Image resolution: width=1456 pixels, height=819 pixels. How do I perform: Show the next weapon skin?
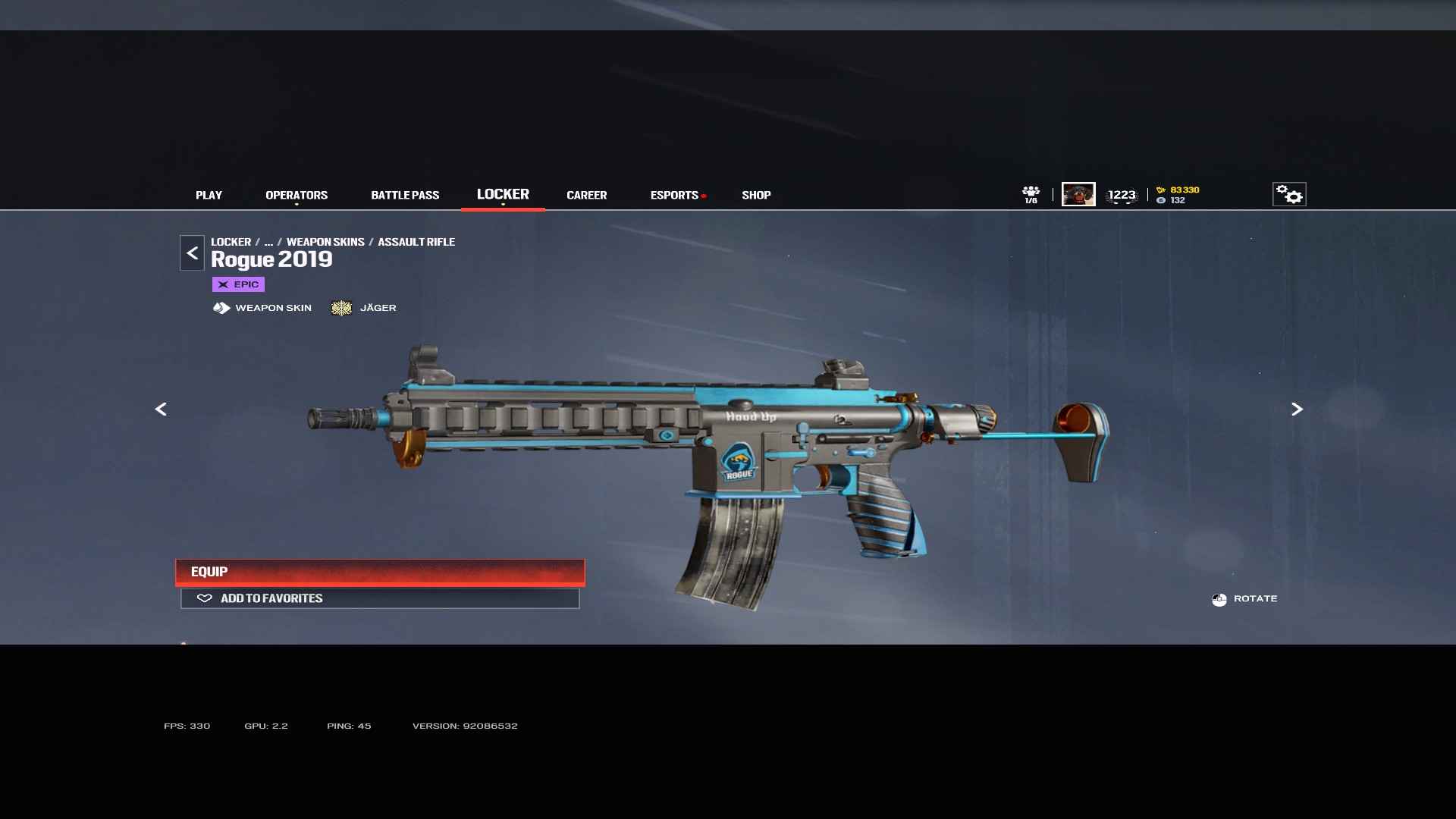point(1297,409)
